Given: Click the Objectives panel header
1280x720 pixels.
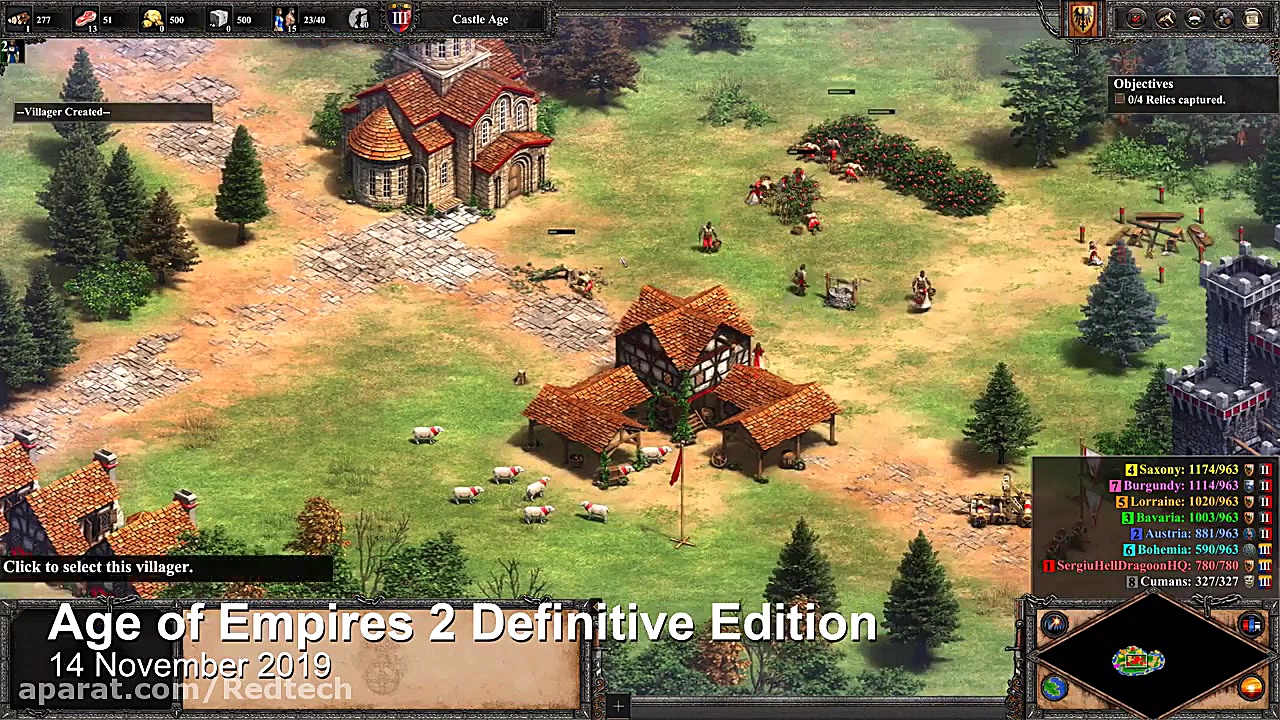Looking at the screenshot, I should (1143, 84).
